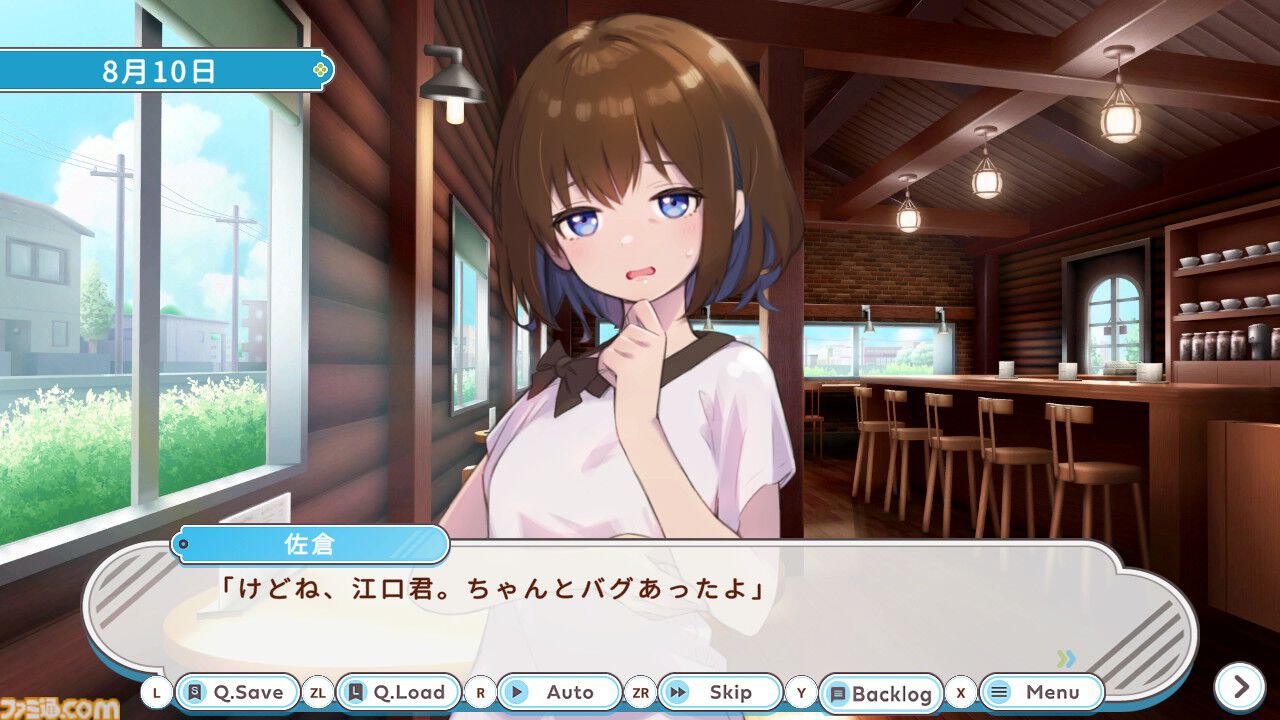
Task: Activate the Q.Save quick save button
Action: [235, 692]
